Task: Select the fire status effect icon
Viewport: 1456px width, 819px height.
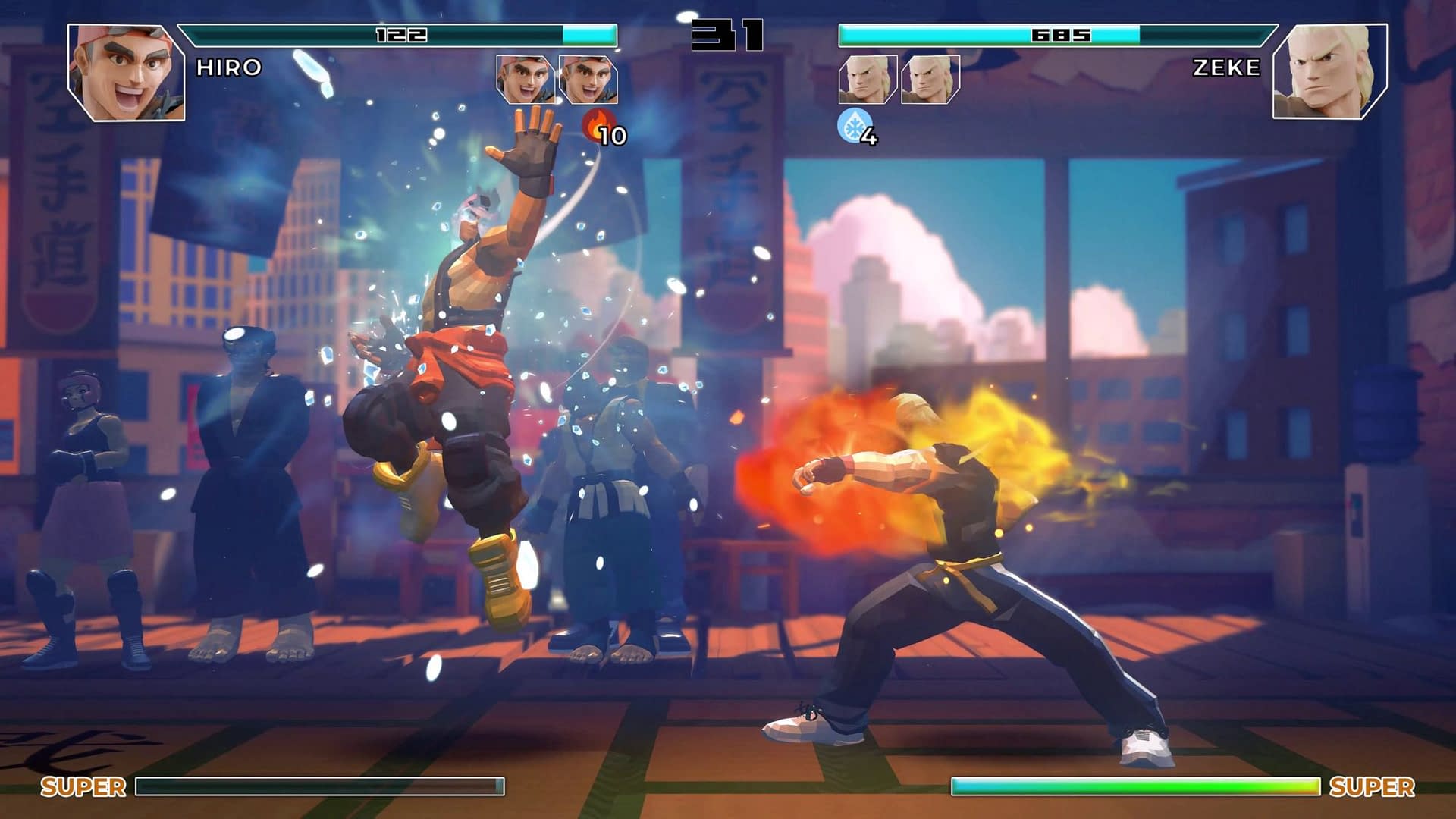Action: [598, 125]
